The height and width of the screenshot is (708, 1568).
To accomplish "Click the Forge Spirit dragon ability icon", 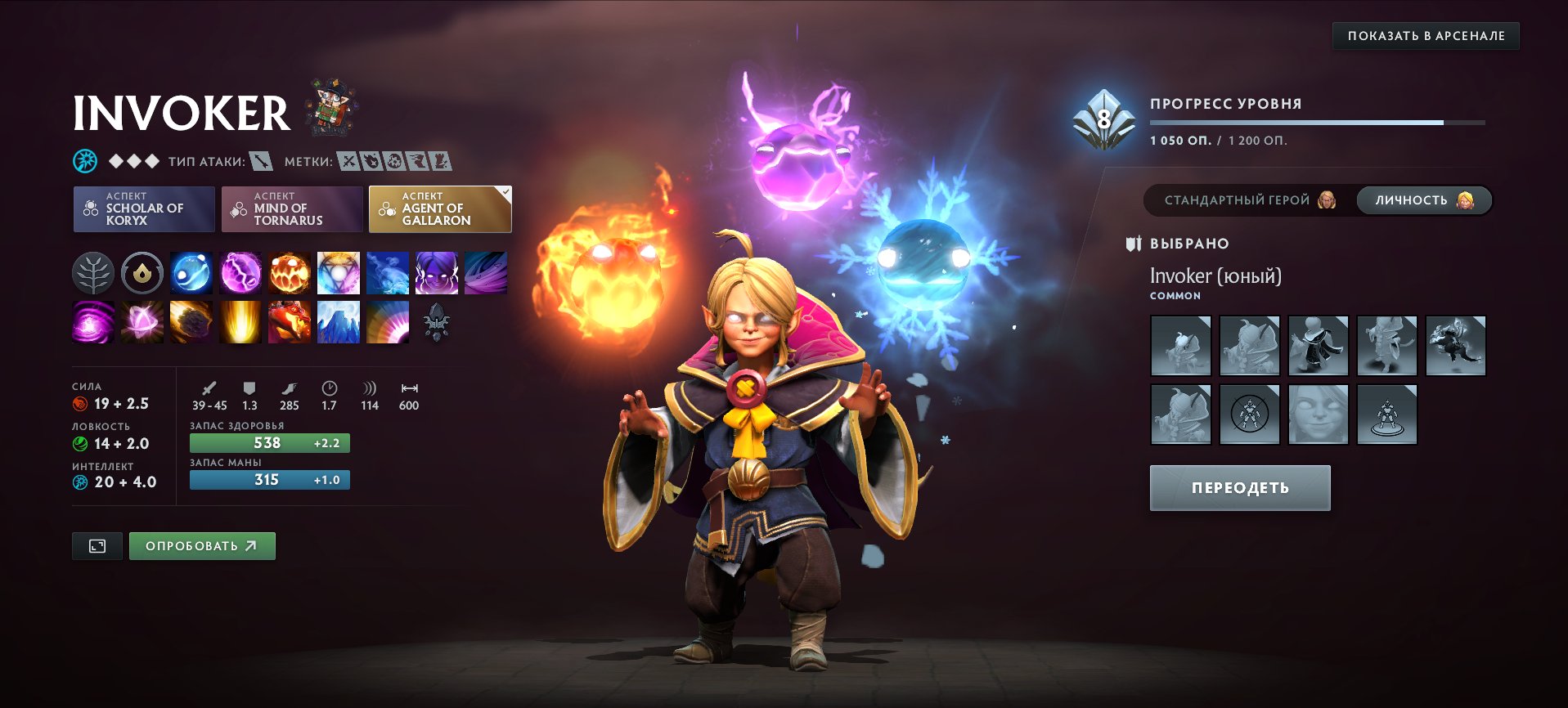I will click(289, 322).
